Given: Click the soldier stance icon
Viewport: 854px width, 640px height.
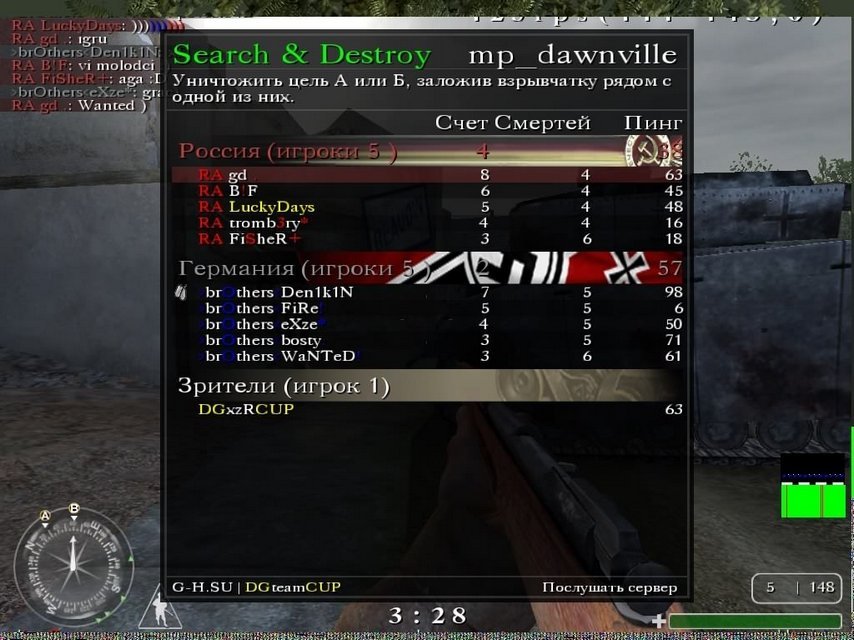Looking at the screenshot, I should point(155,606).
